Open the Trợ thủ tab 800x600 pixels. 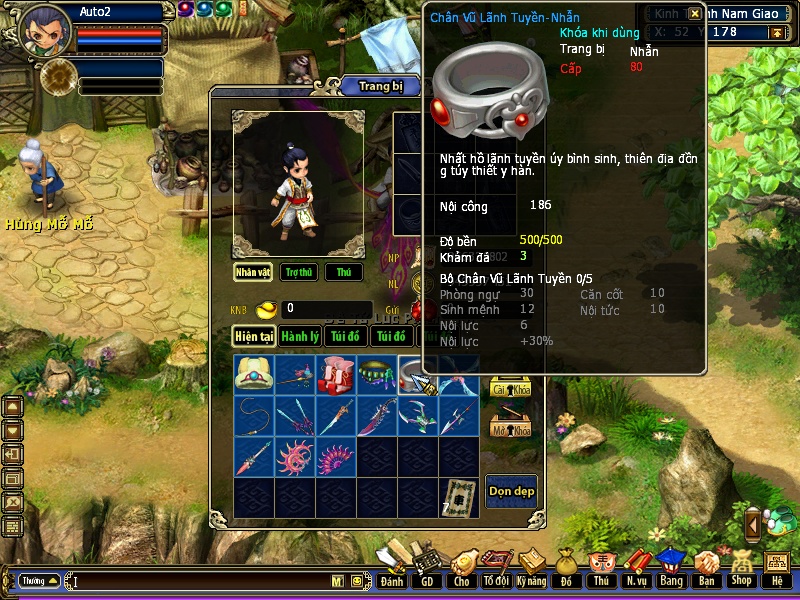pos(298,272)
